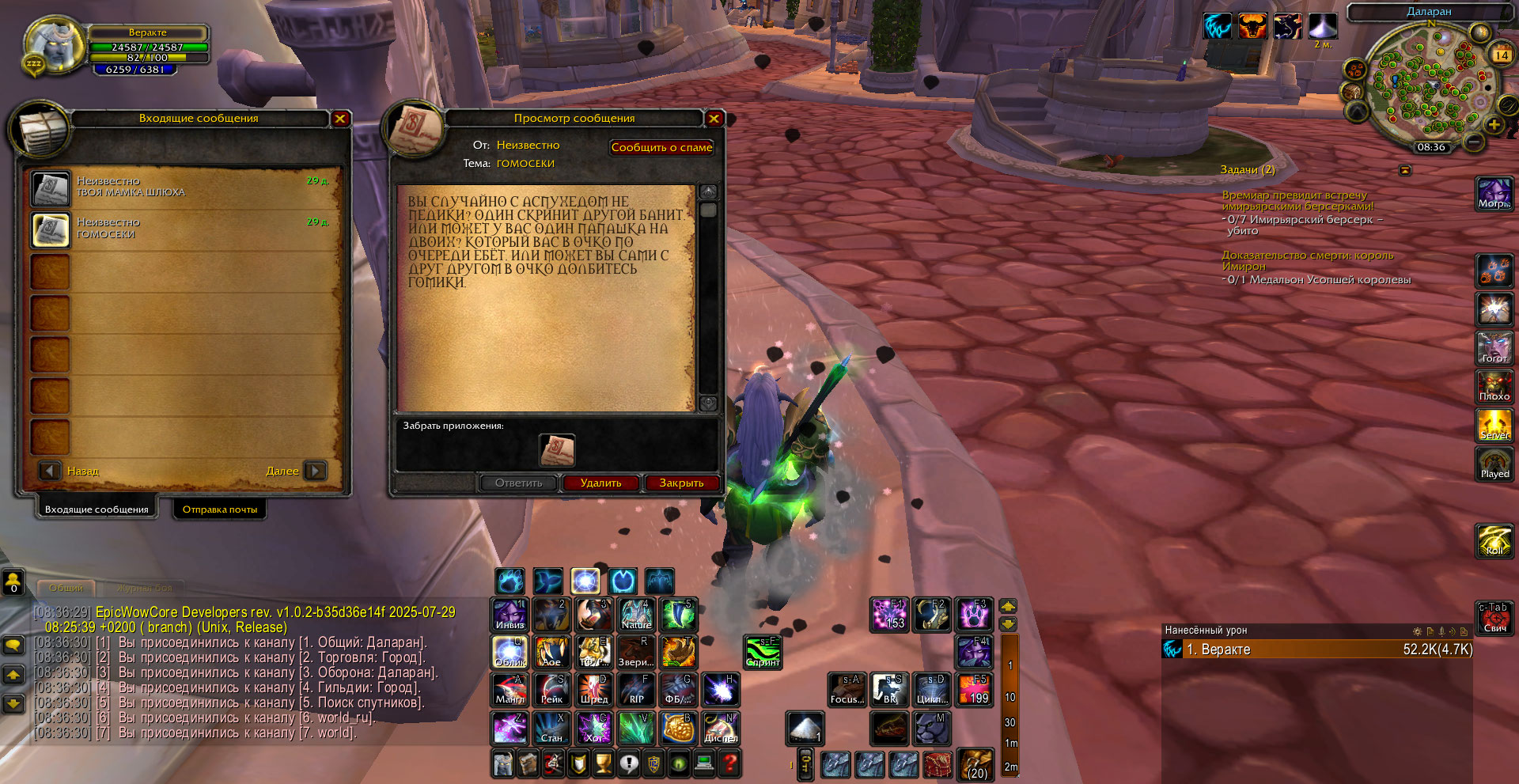The height and width of the screenshot is (784, 1519).
Task: Click the Закрыть button
Action: click(x=681, y=483)
